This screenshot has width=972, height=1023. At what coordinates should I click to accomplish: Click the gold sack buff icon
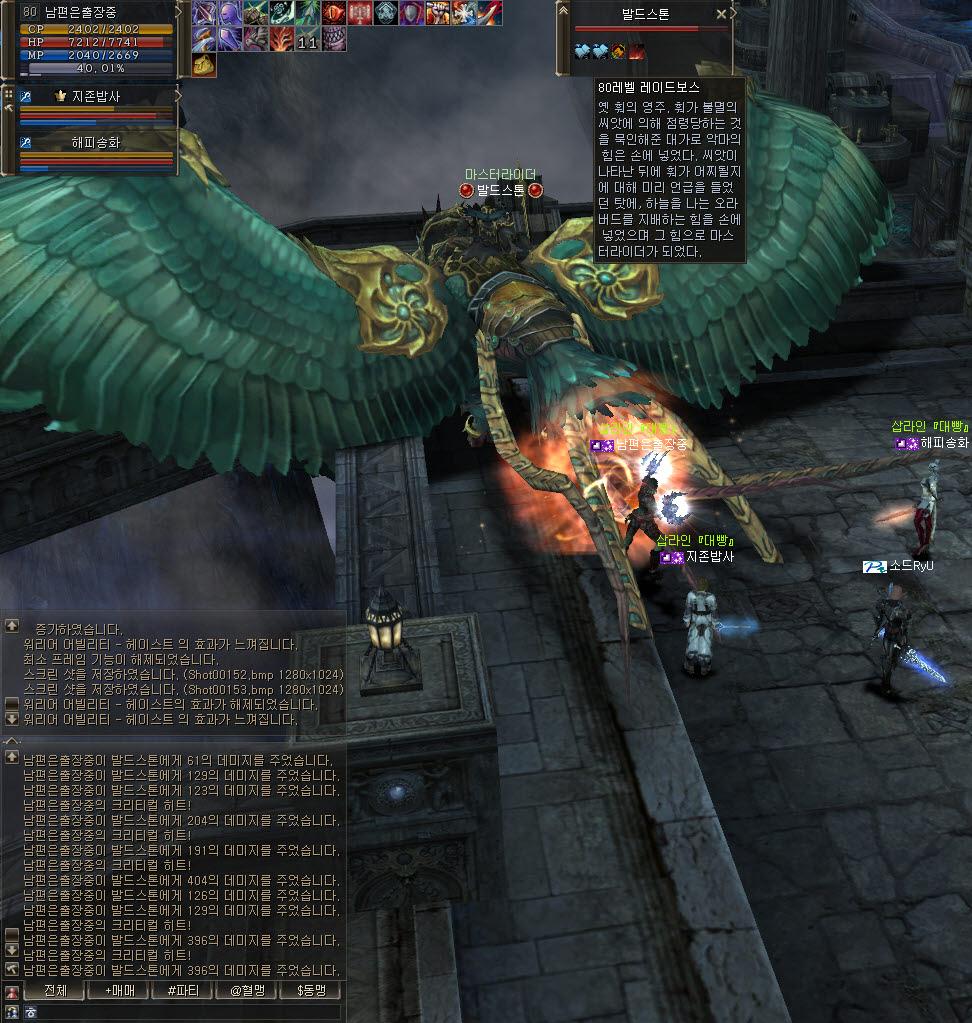pos(204,65)
